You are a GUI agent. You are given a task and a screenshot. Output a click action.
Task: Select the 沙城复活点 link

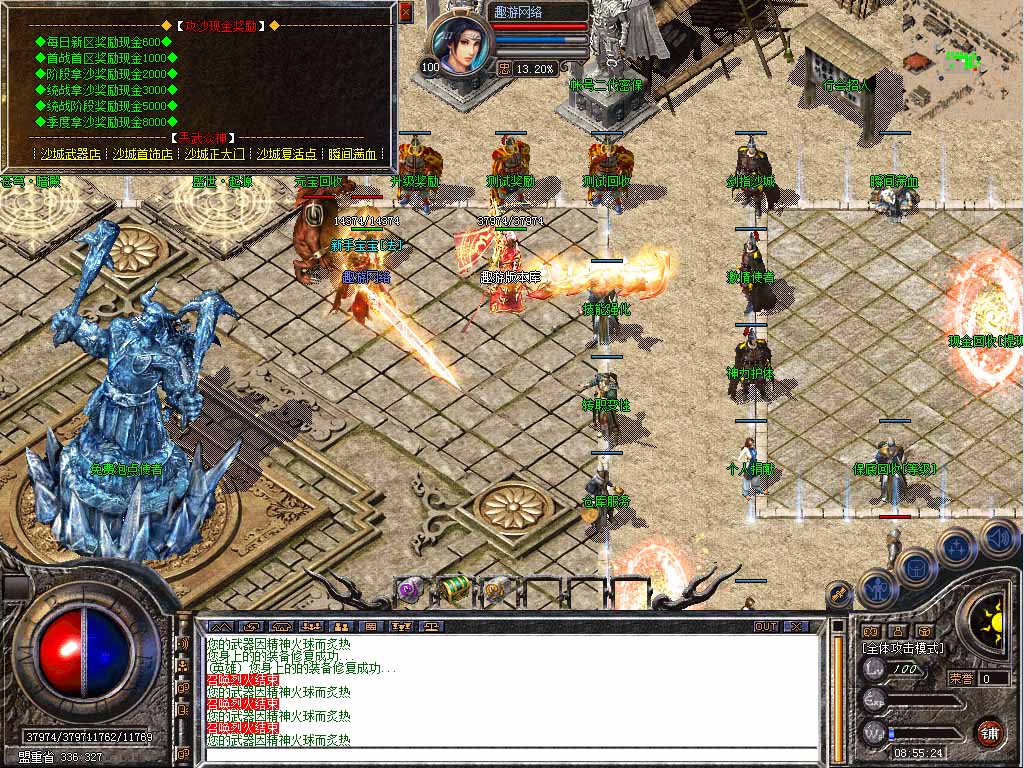click(286, 154)
